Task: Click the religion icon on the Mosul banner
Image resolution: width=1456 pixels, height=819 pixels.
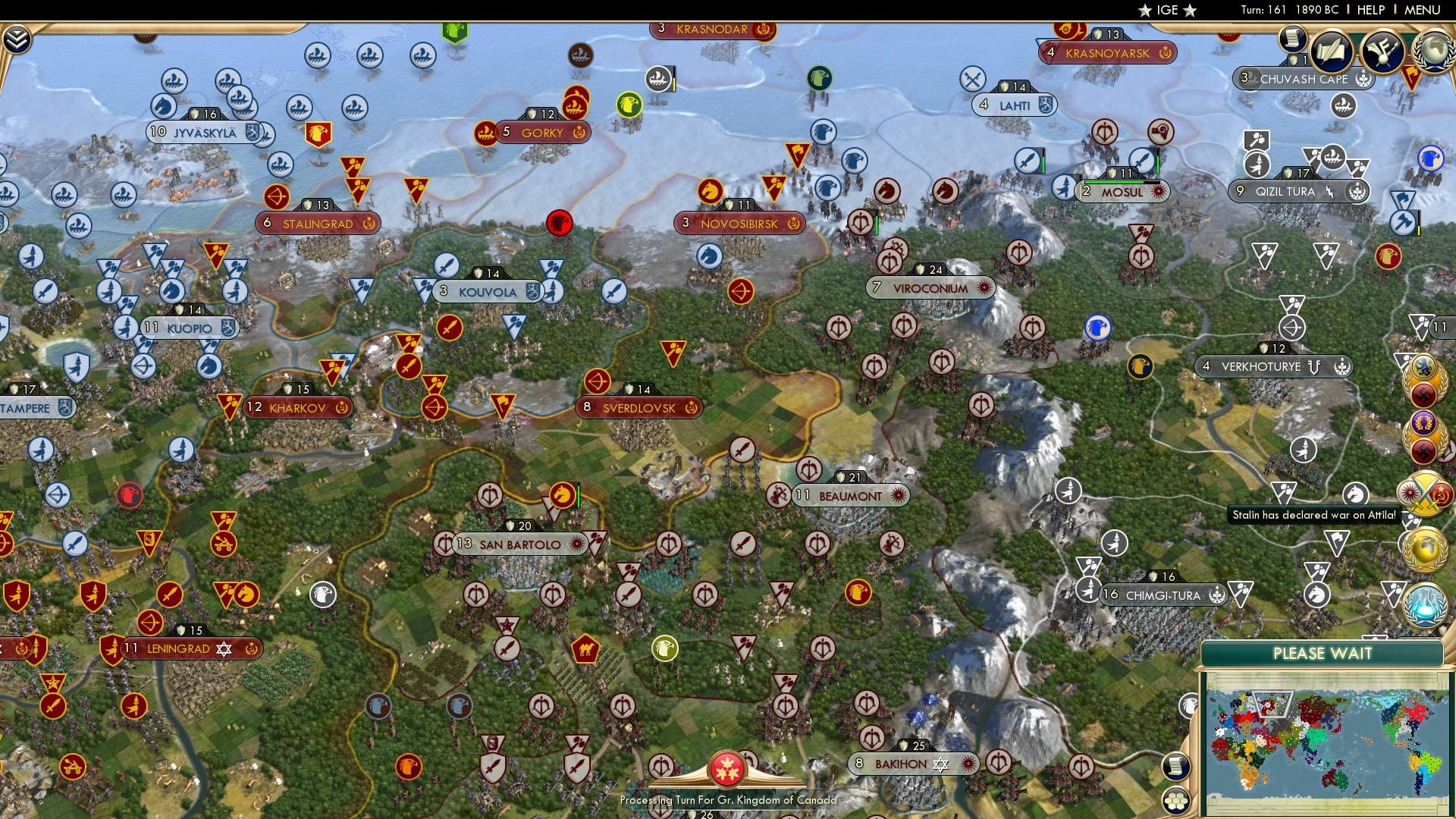Action: 1158,192
